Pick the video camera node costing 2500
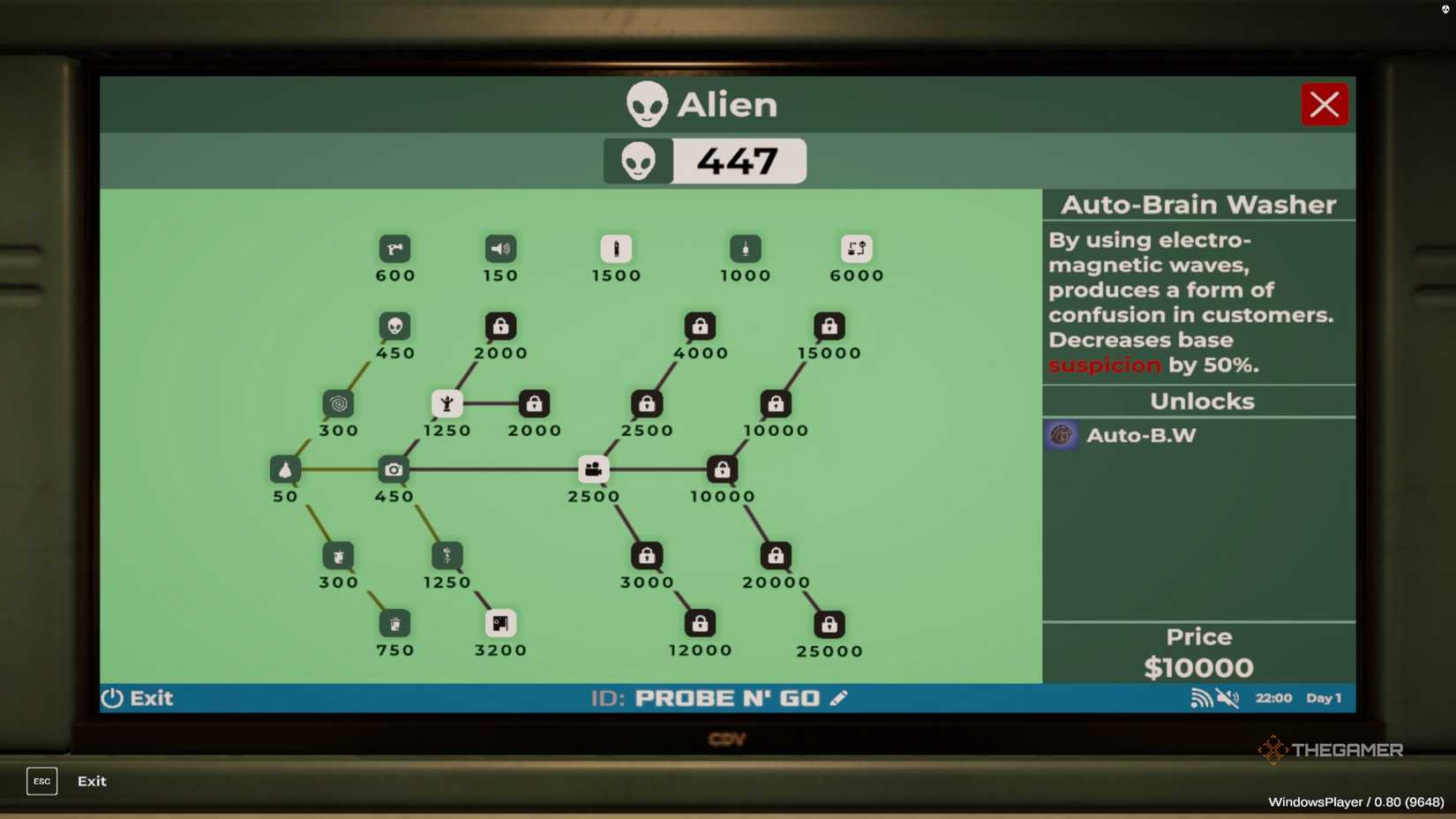This screenshot has width=1456, height=819. pyautogui.click(x=593, y=470)
